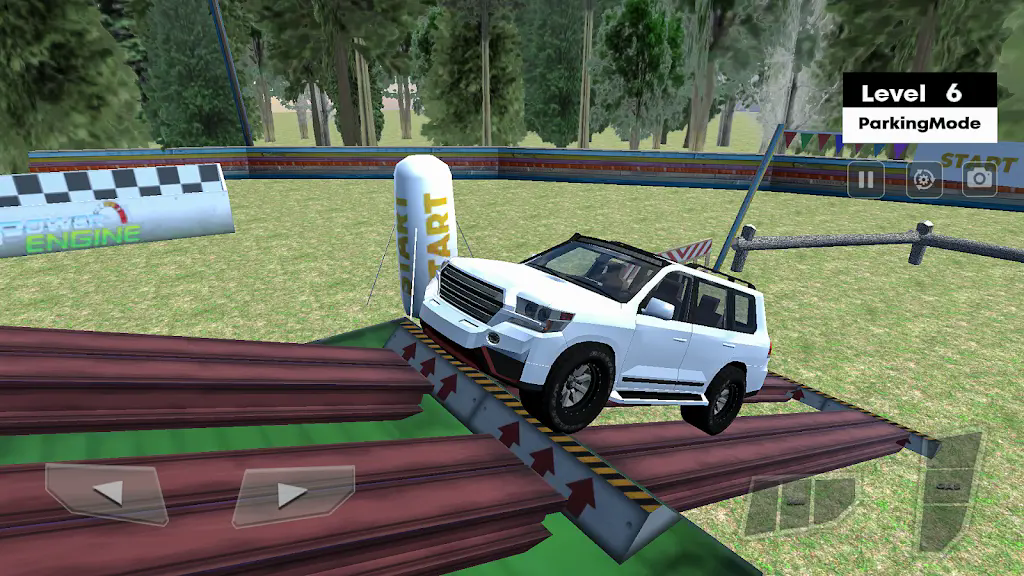Switch camera view with the camera icon

[x=980, y=180]
